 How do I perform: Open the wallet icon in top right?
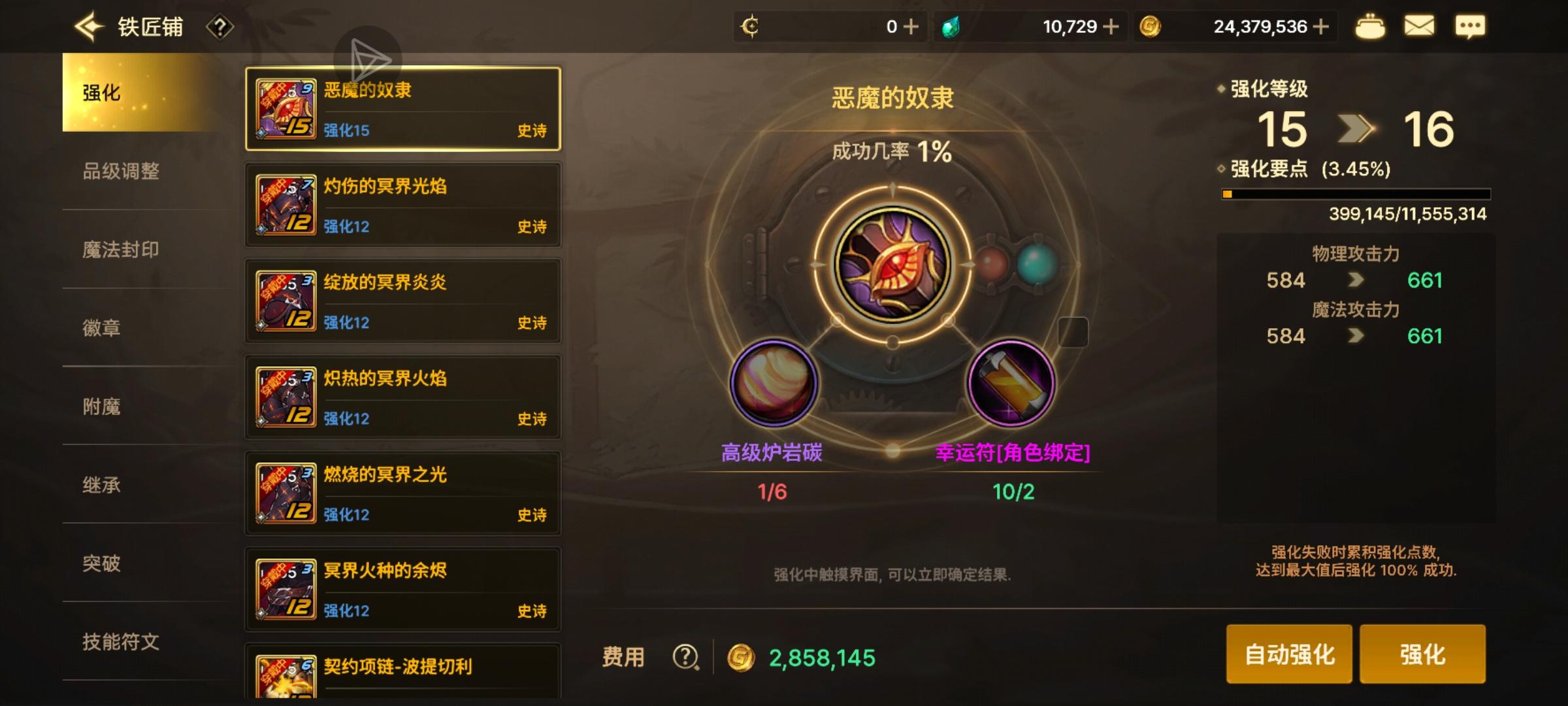[x=1371, y=26]
